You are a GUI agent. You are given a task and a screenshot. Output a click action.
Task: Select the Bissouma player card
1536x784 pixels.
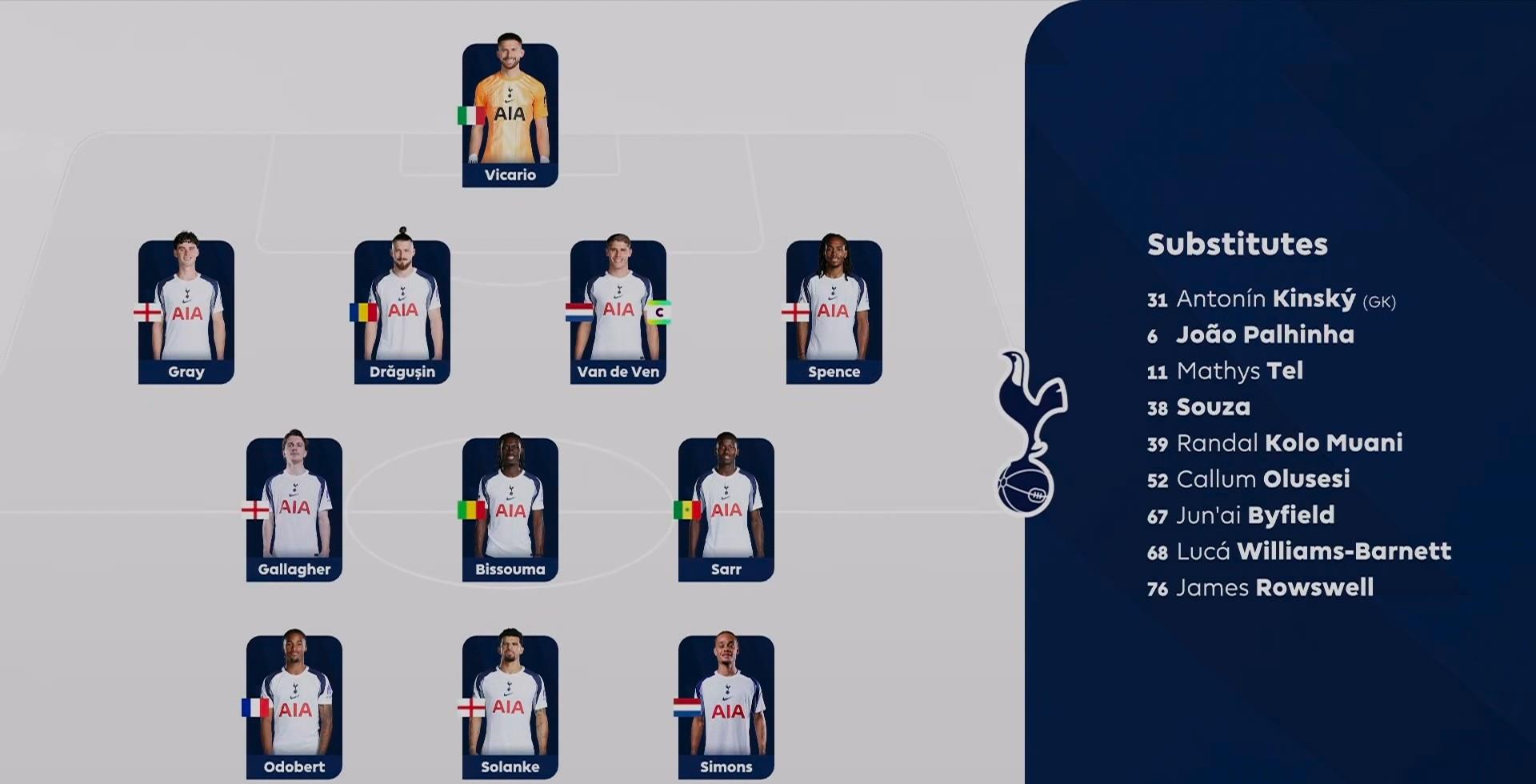(x=510, y=510)
